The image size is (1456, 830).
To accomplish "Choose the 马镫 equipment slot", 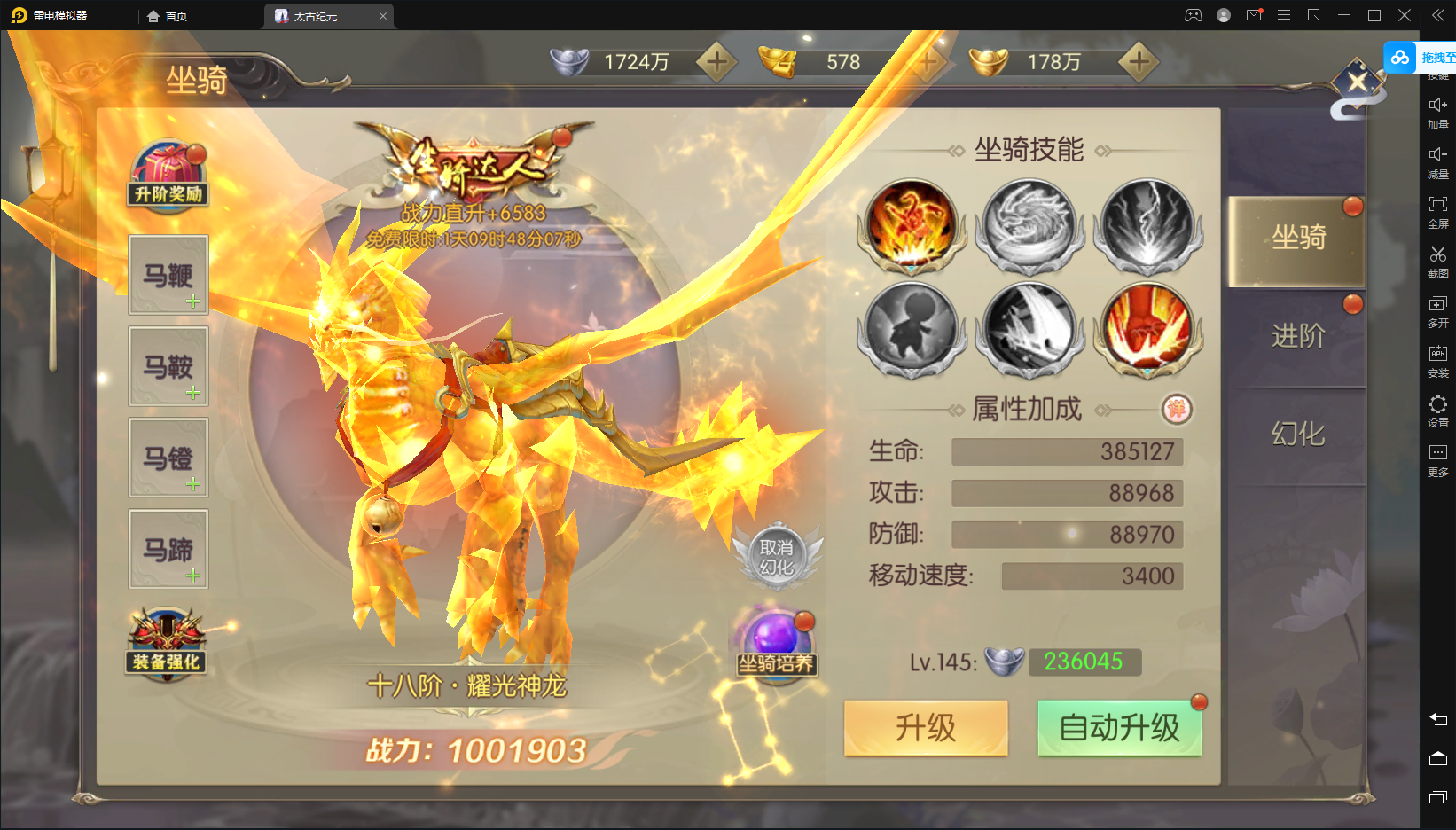I will (168, 458).
